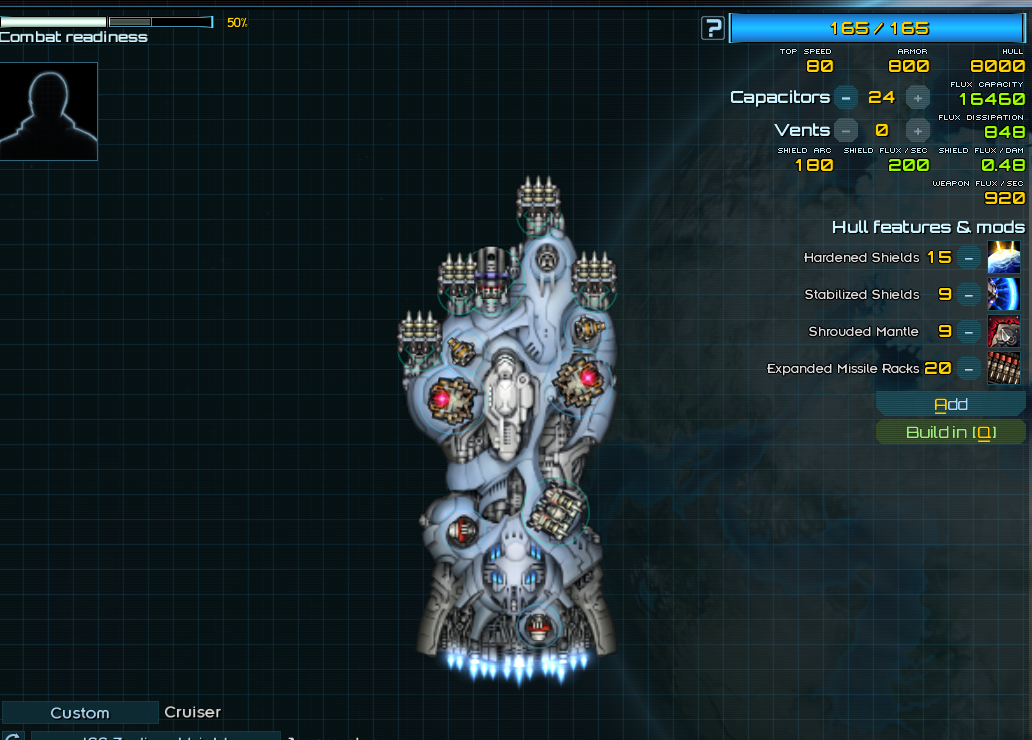1032x740 pixels.
Task: Remove the Shrouded Mantle hullmod
Action: click(x=968, y=332)
